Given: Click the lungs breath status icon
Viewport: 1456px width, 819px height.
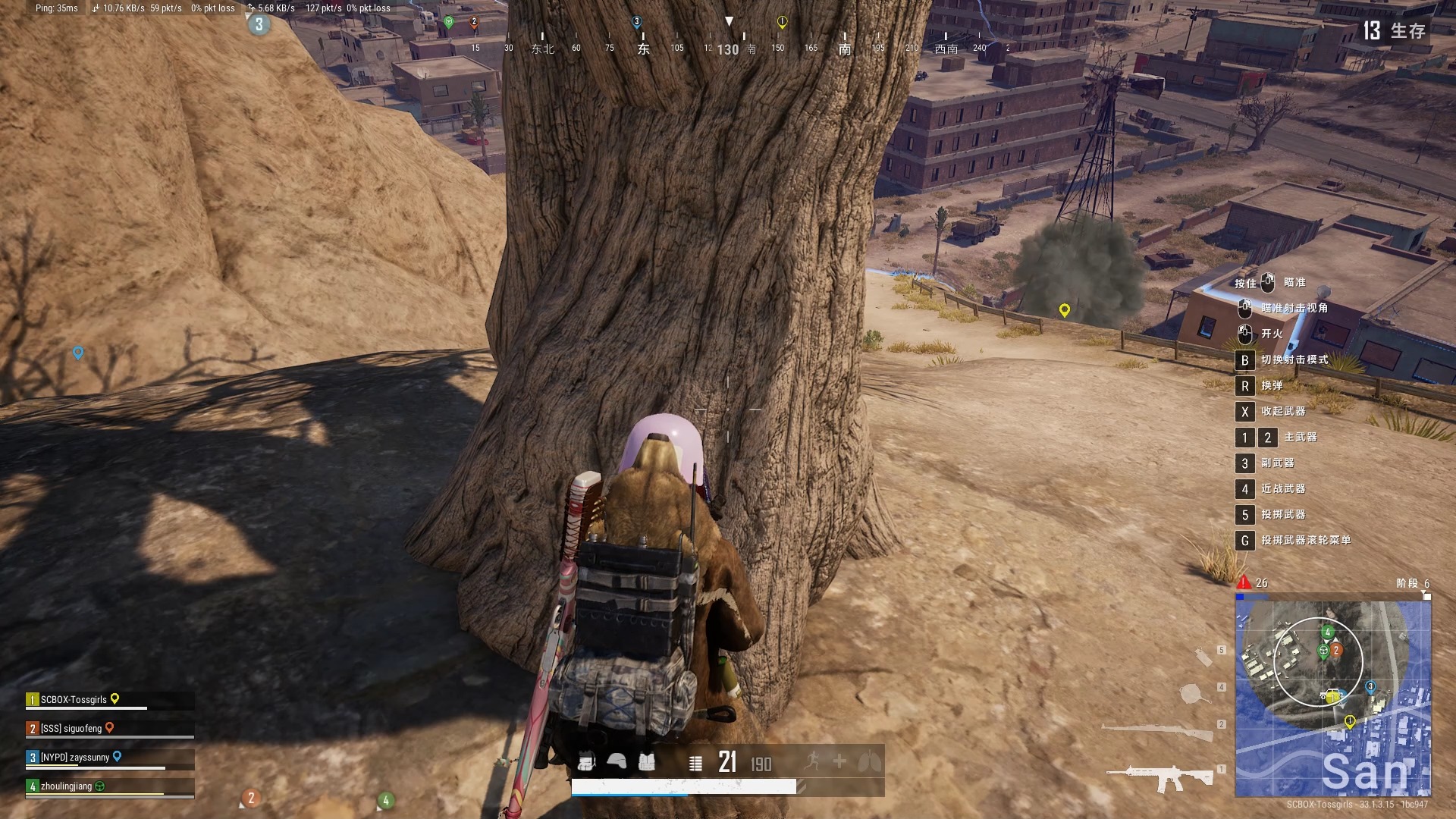Looking at the screenshot, I should tap(870, 761).
